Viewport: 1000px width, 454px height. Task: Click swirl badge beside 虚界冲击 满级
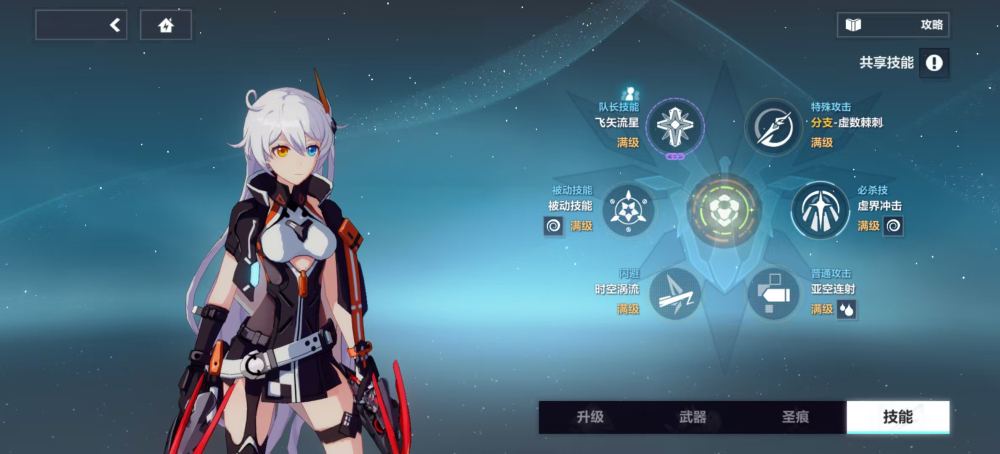coord(894,226)
